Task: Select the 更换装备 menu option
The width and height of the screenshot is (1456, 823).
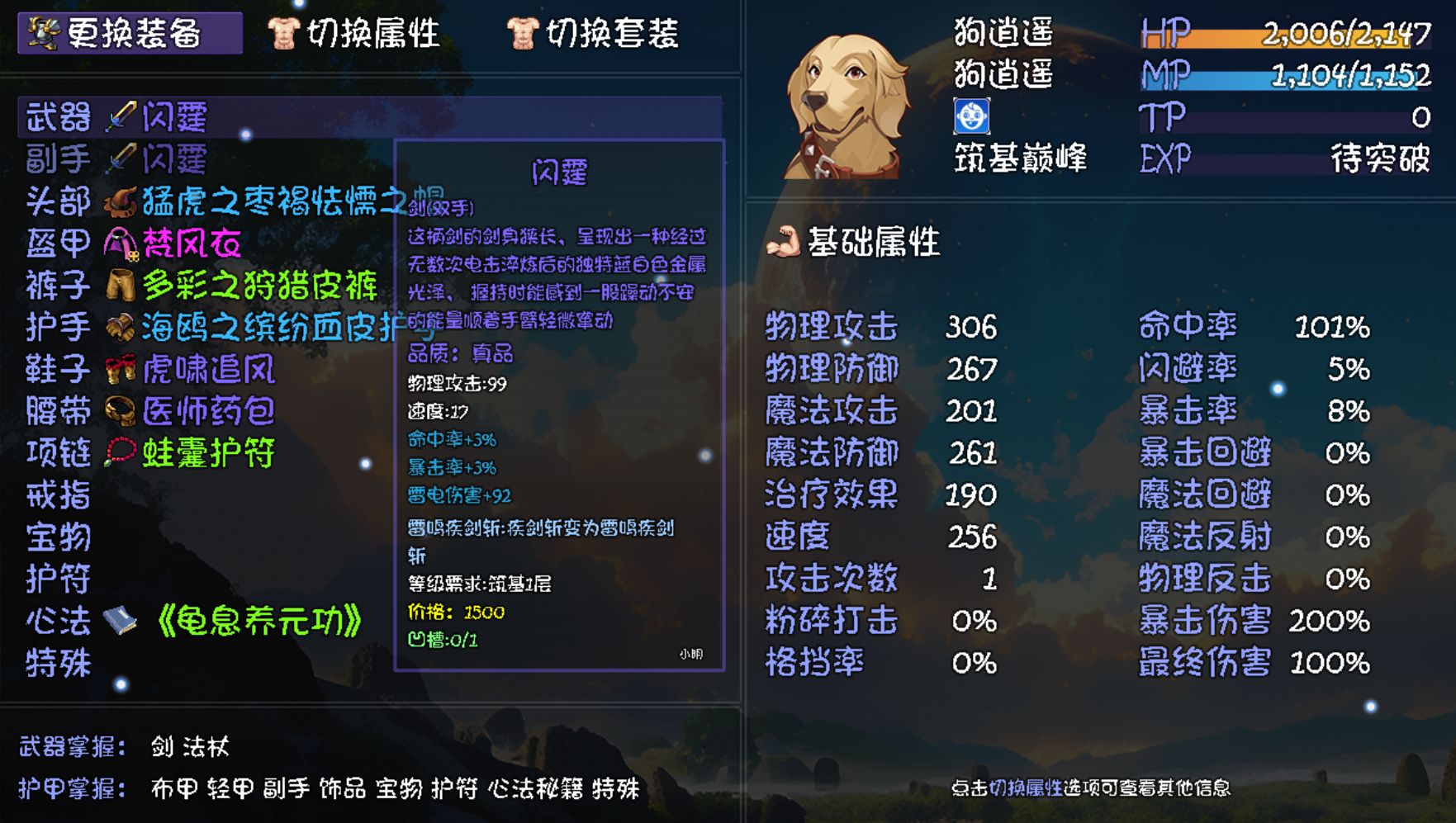Action: click(130, 34)
